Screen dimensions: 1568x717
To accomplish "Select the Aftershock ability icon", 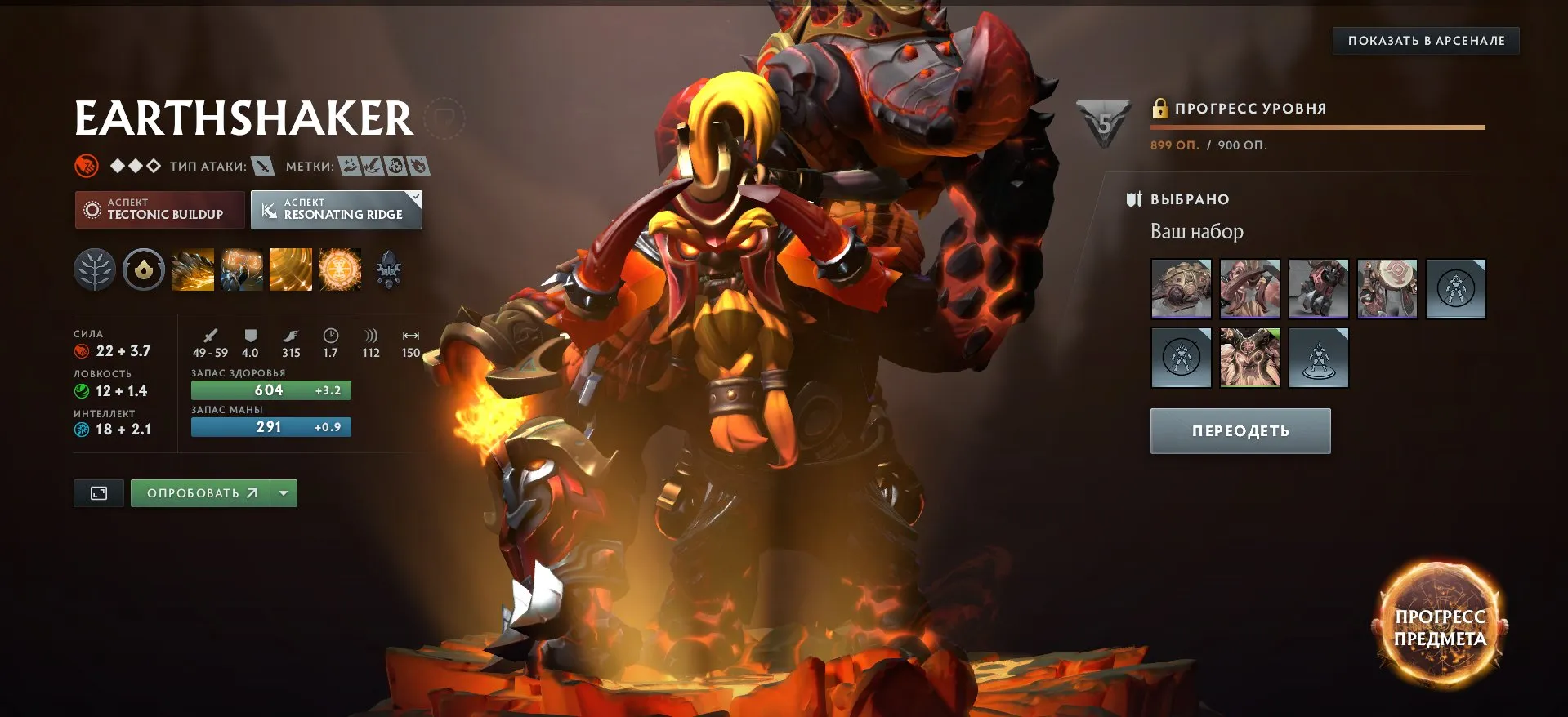I will (291, 269).
